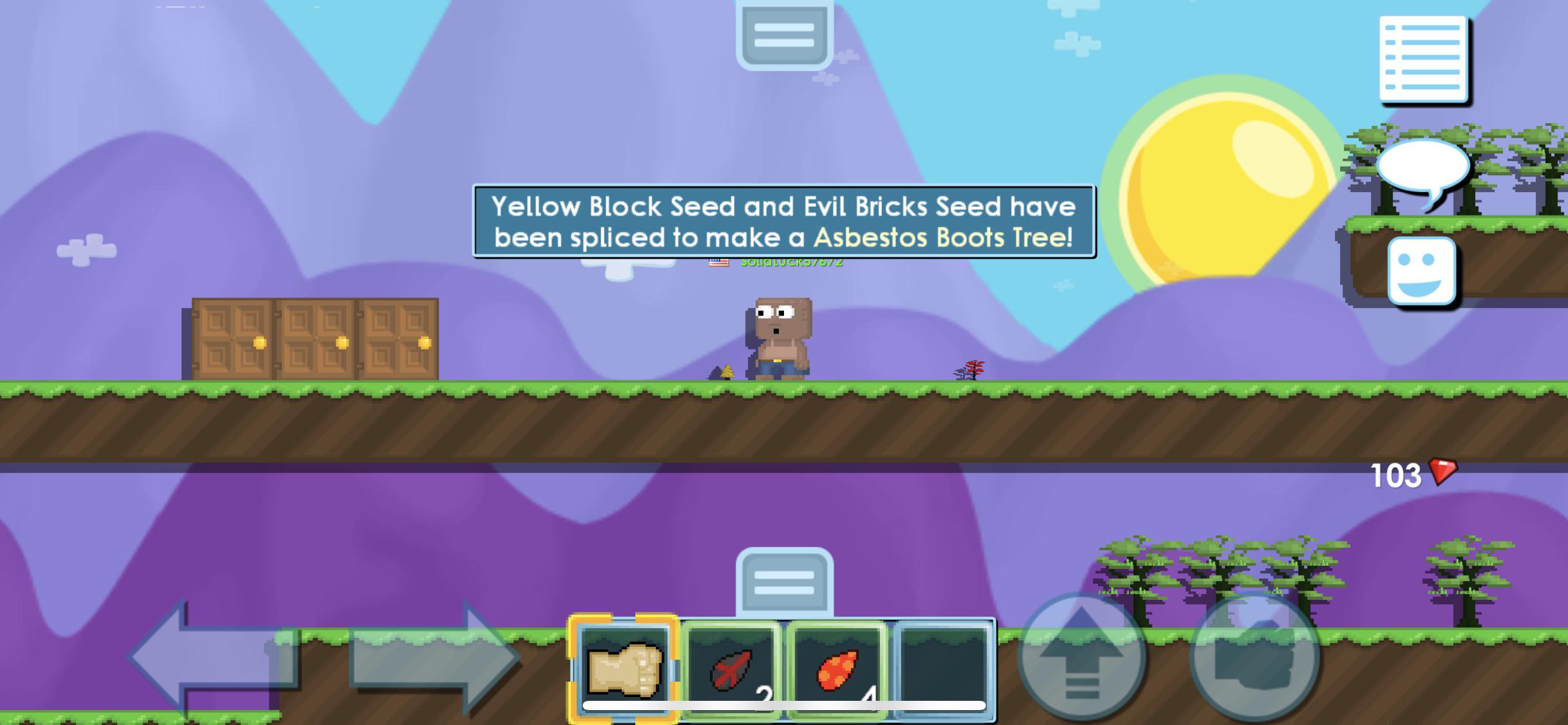1568x725 pixels.
Task: Open the scoreboard list icon
Action: [1422, 56]
